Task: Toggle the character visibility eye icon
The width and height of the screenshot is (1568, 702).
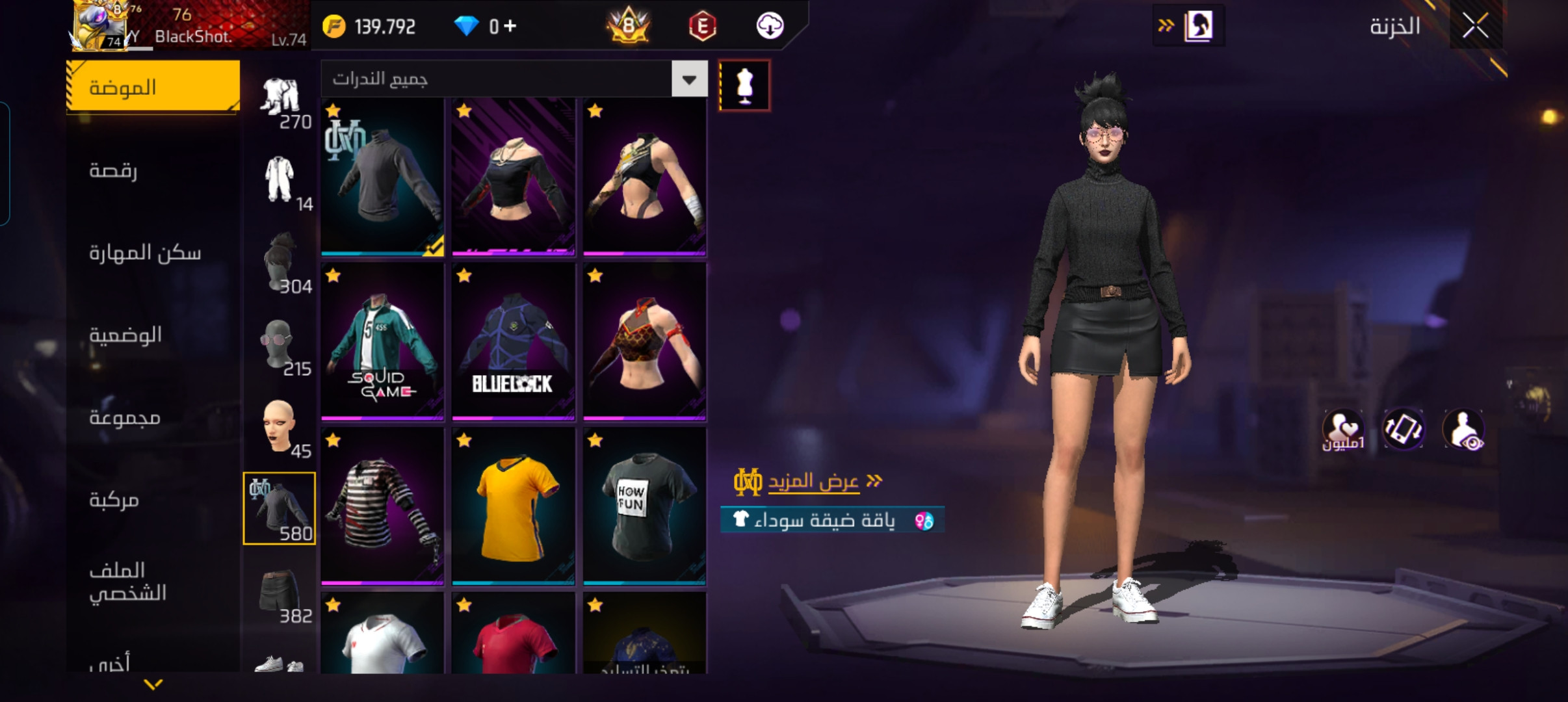Action: click(1463, 430)
